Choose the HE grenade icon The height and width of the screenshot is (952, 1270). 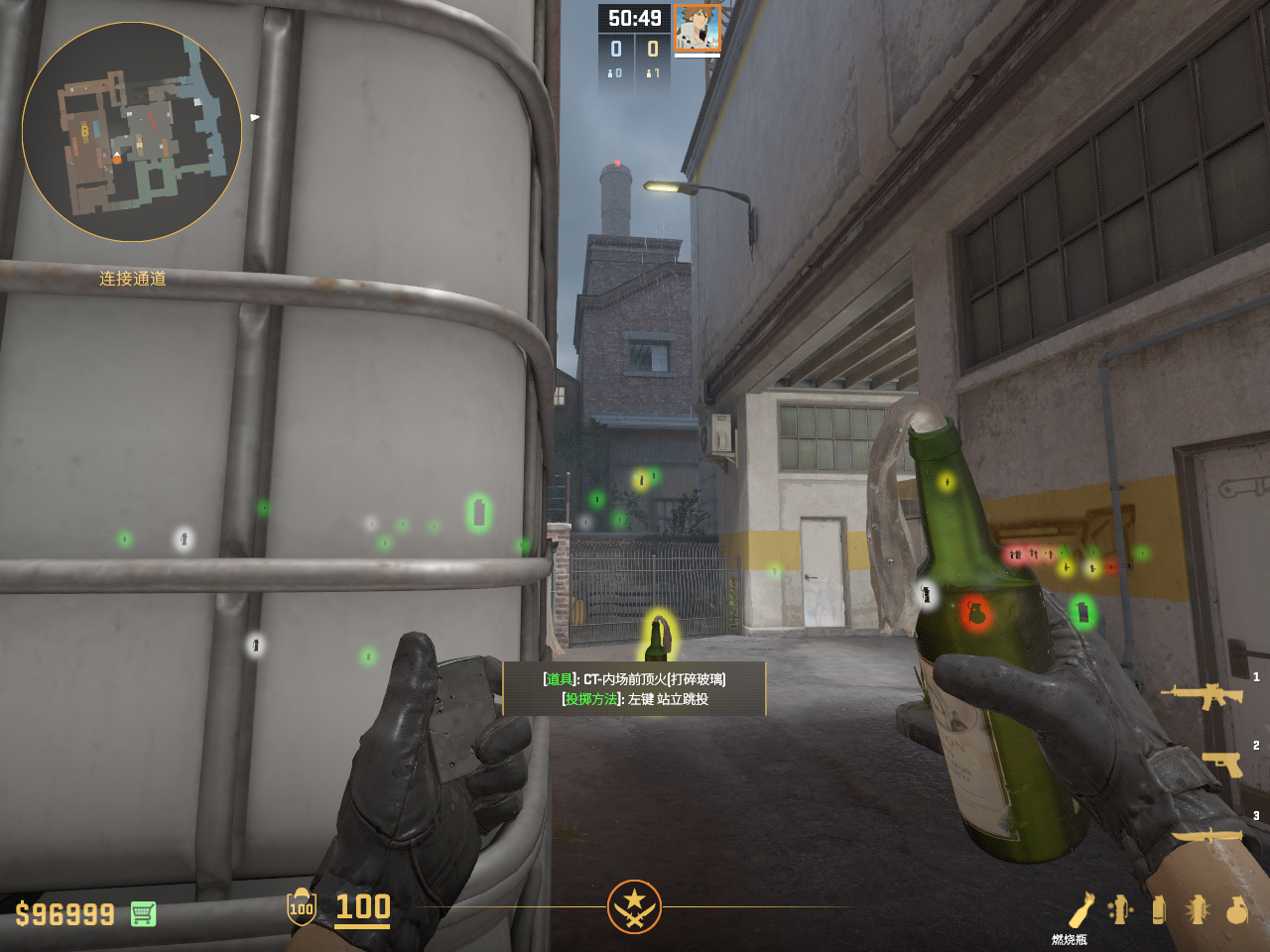[x=1236, y=909]
